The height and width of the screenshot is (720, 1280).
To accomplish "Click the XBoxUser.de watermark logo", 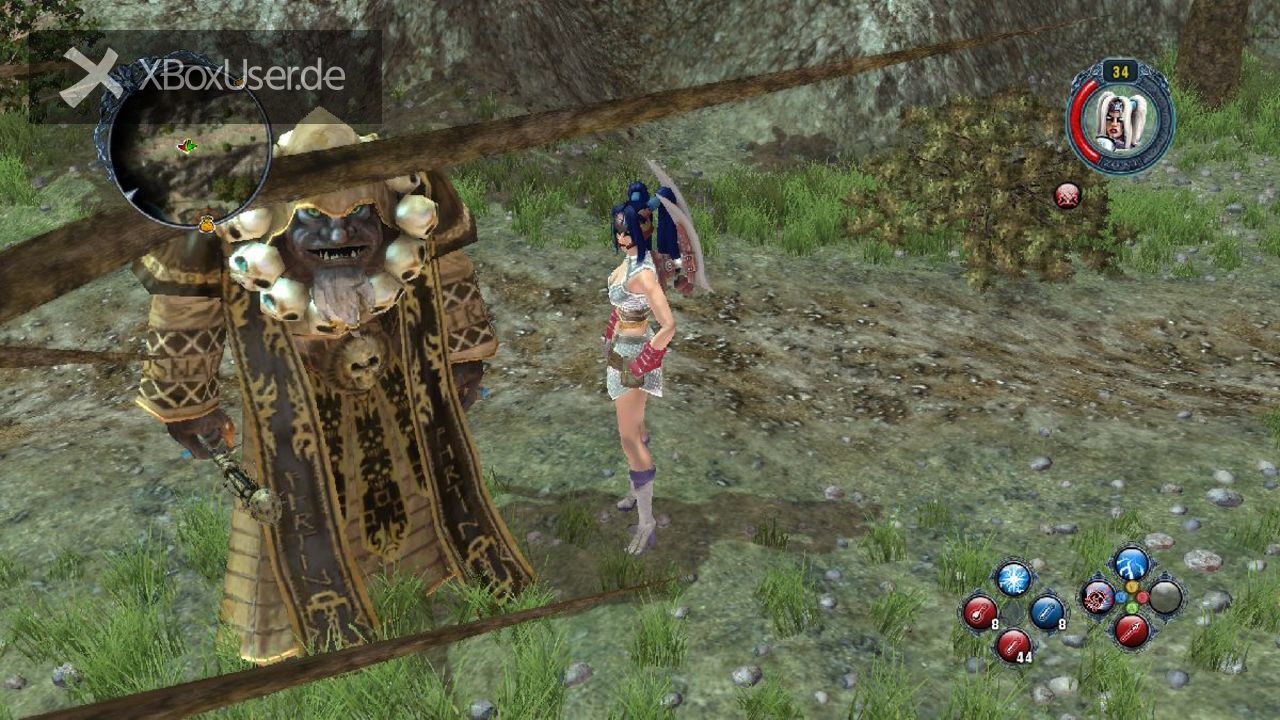I will click(205, 76).
